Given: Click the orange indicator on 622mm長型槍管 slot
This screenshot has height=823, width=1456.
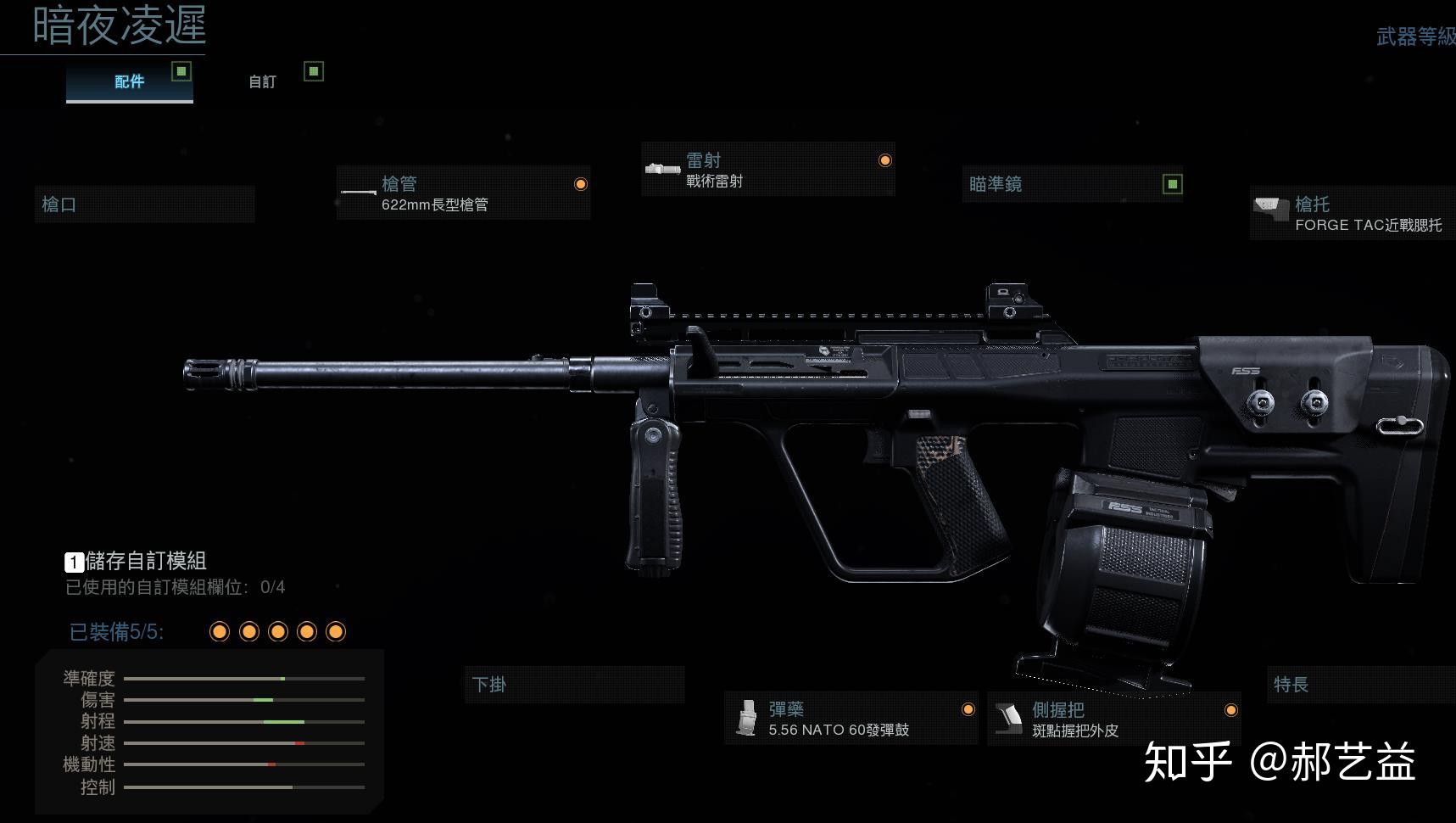Looking at the screenshot, I should coord(583,183).
